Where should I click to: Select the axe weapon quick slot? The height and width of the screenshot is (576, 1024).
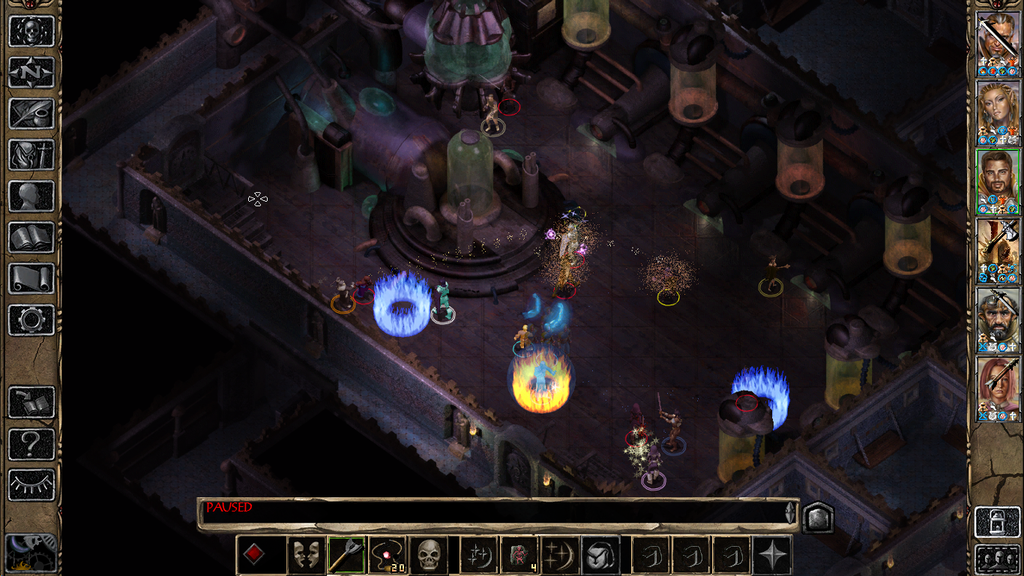tap(346, 555)
